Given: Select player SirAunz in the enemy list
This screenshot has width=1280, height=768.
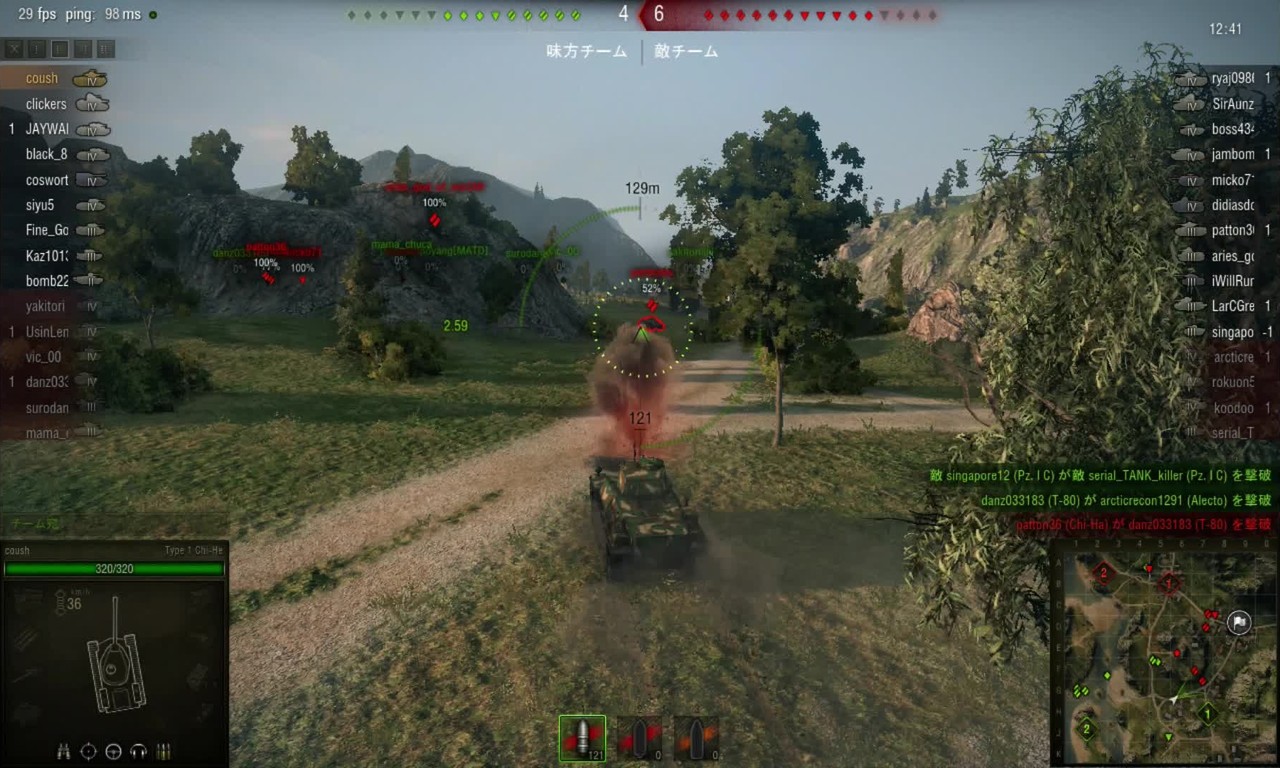Looking at the screenshot, I should [x=1233, y=103].
